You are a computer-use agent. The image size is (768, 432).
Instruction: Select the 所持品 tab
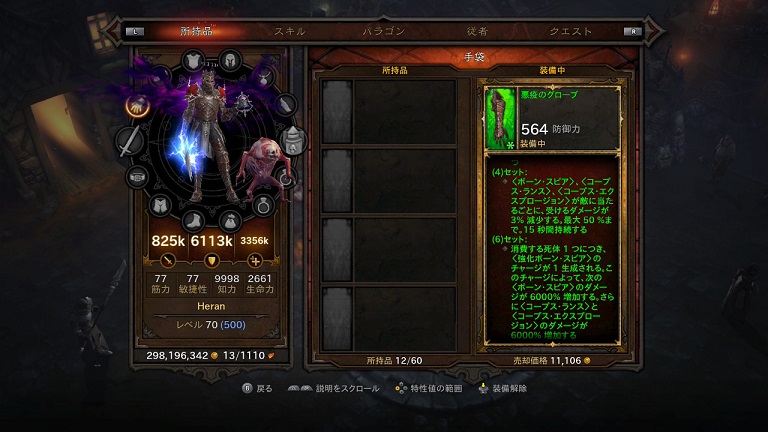pos(196,31)
